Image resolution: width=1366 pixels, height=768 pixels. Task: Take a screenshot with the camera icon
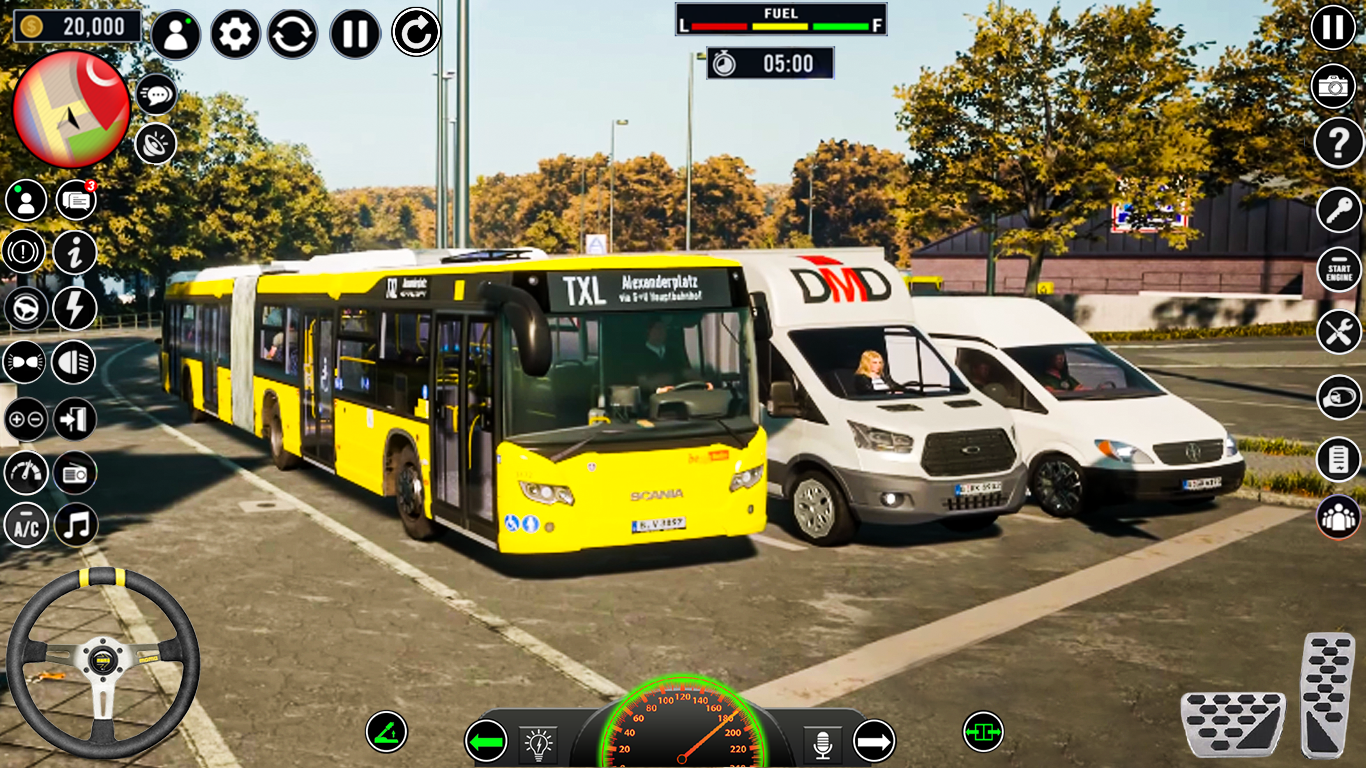click(1333, 87)
